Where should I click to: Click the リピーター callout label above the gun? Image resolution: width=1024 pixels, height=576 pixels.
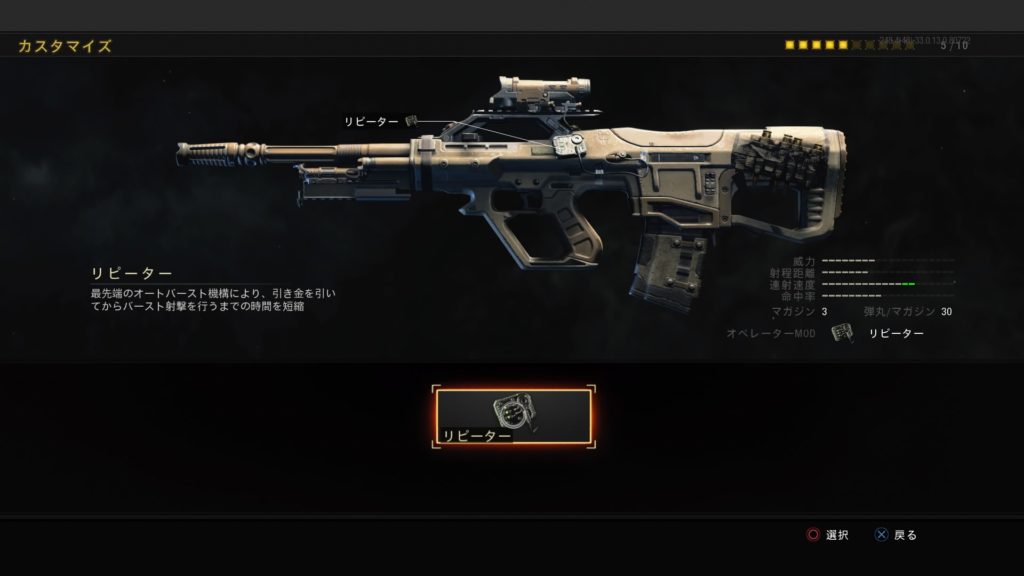(x=371, y=121)
